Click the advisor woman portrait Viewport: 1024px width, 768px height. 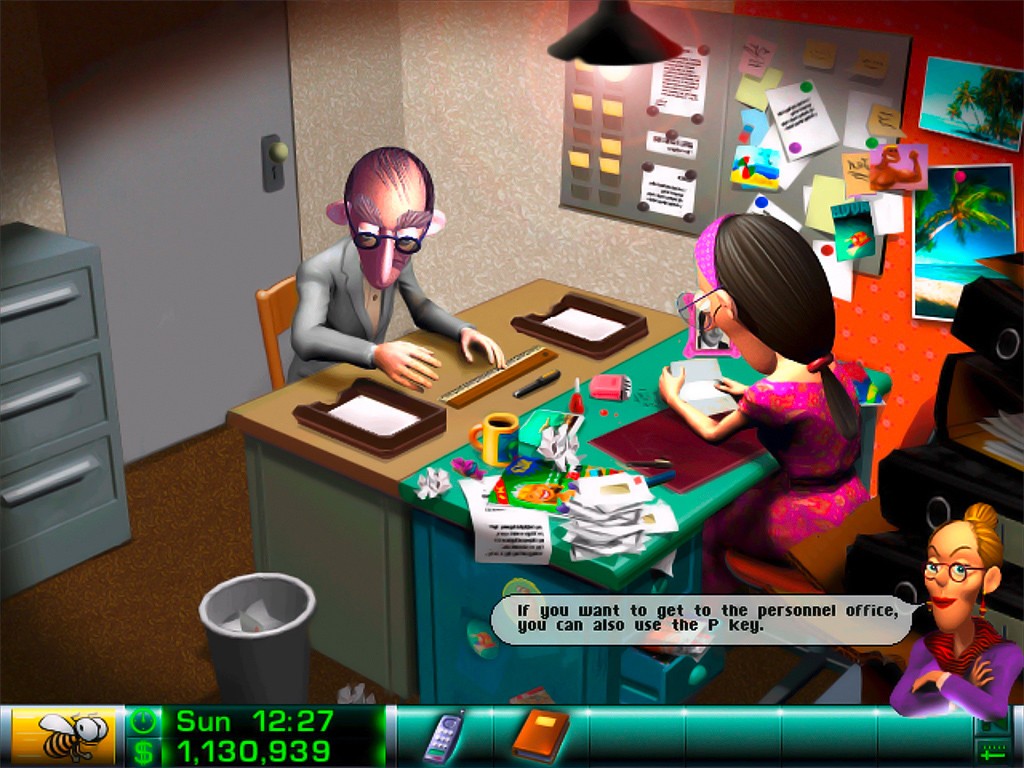point(957,611)
